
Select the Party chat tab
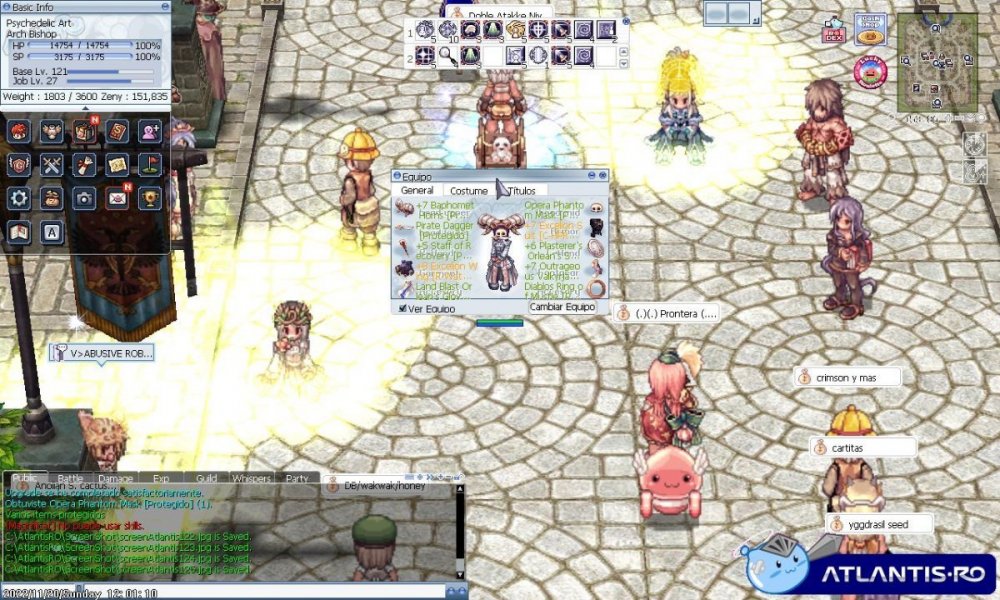click(297, 478)
